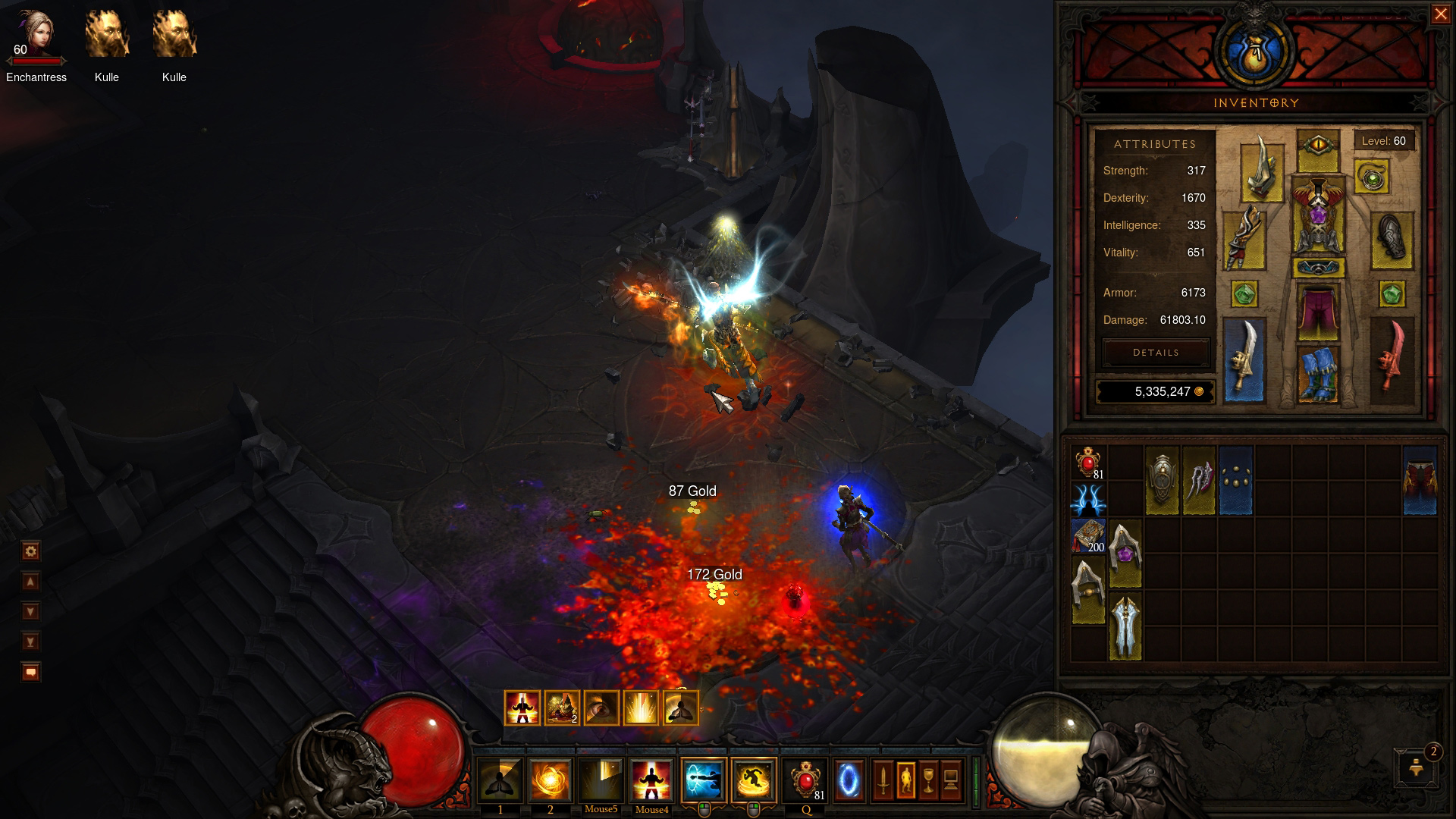The image size is (1456, 819).
Task: Pick the health potion stack in the bag
Action: pos(1088,463)
